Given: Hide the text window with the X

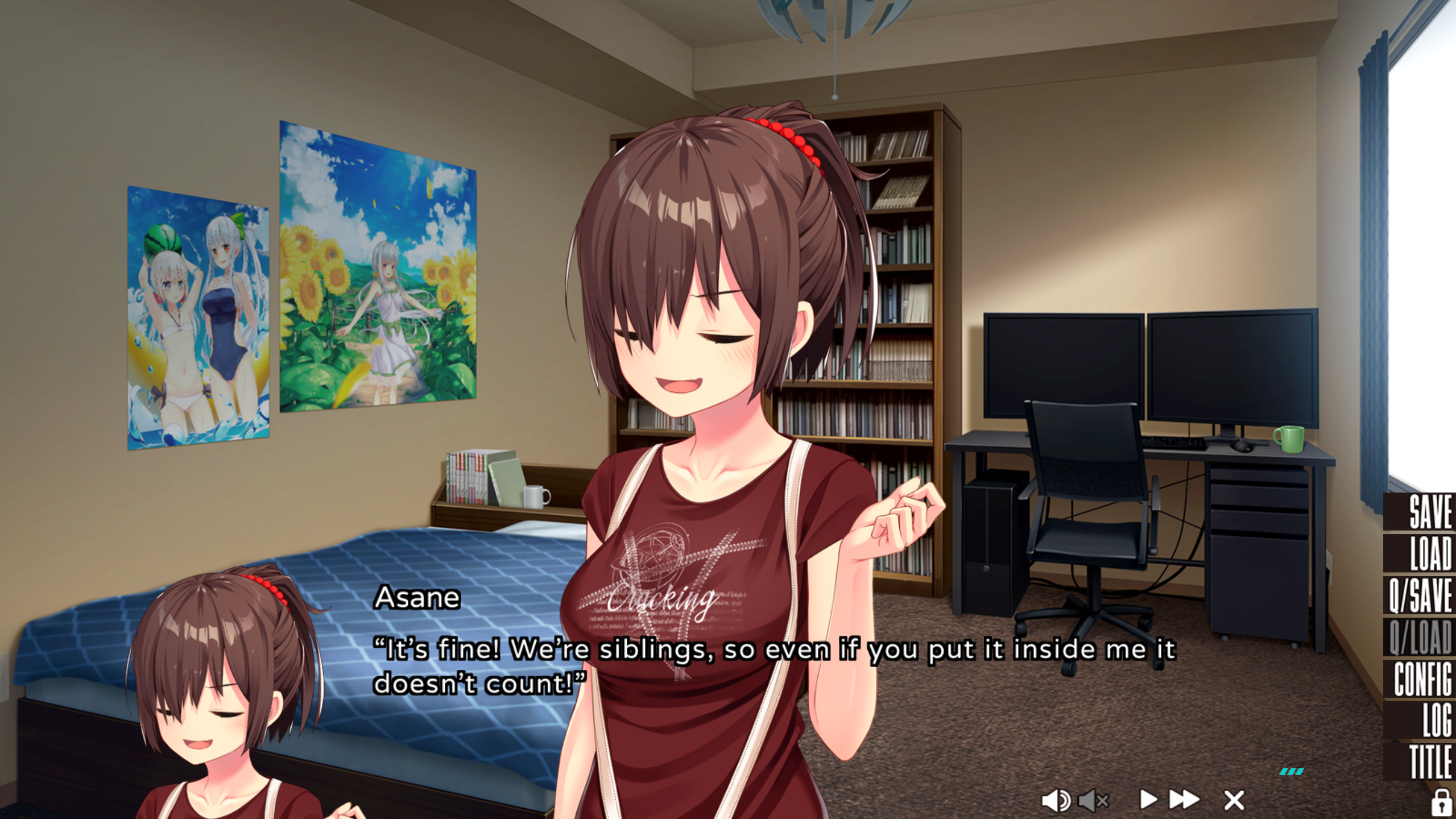Looking at the screenshot, I should (x=1234, y=800).
